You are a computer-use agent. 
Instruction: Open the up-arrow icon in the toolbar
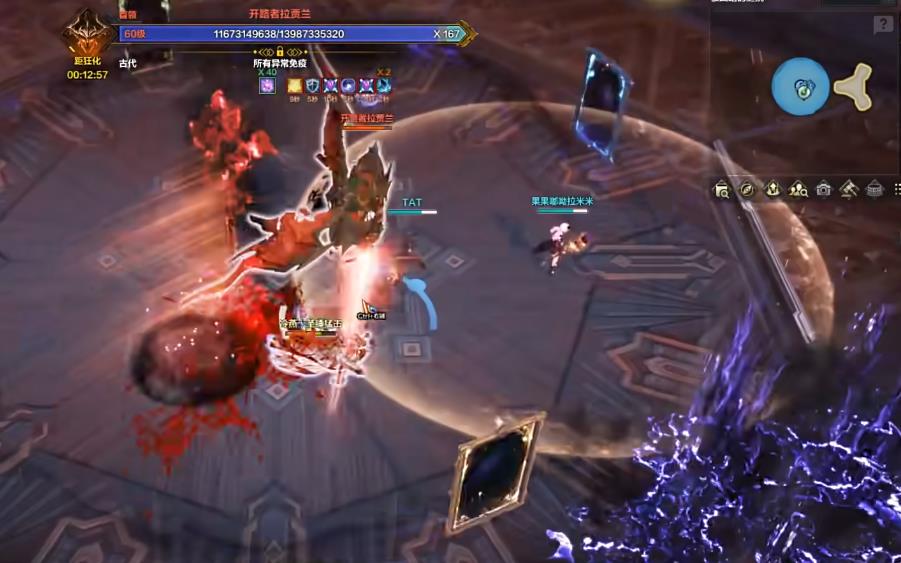click(772, 189)
